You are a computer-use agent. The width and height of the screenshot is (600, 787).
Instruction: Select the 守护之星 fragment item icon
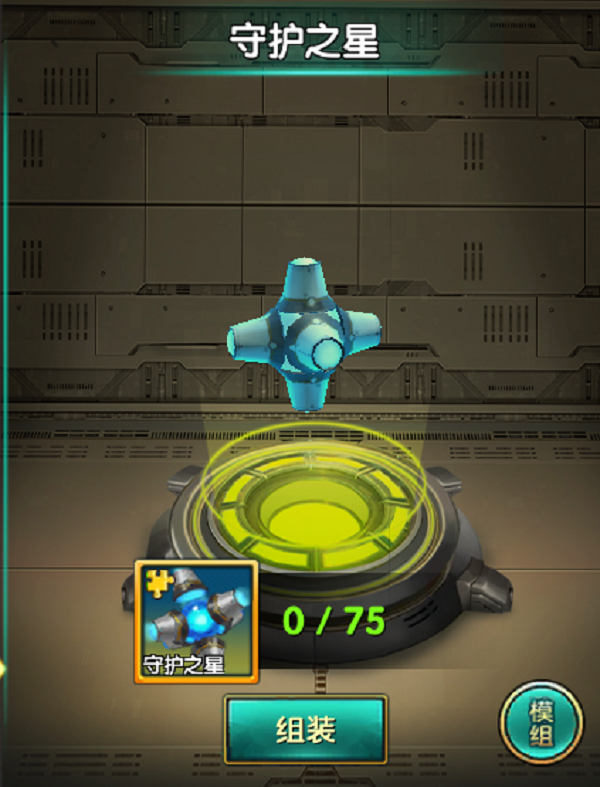[197, 621]
